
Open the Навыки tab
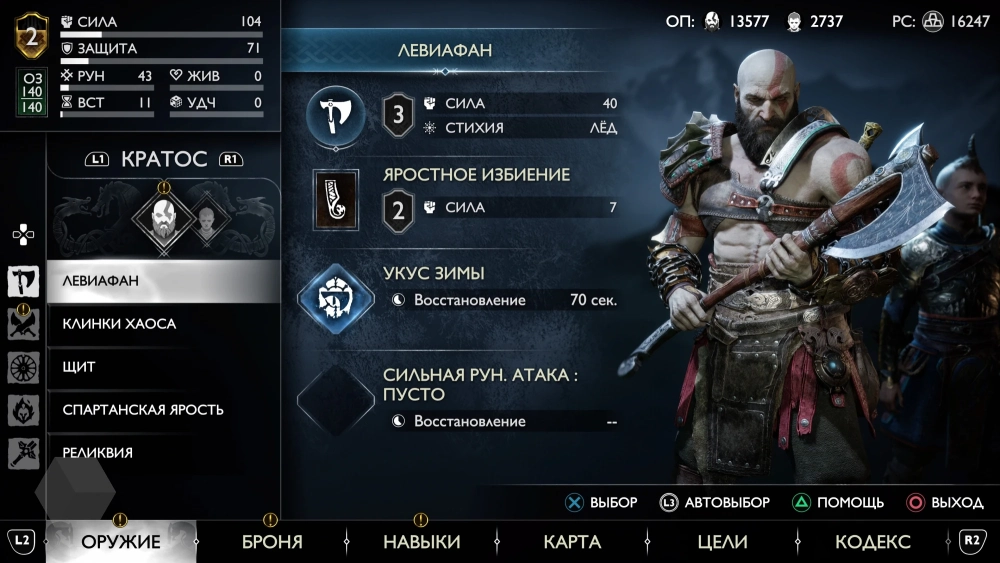[422, 542]
